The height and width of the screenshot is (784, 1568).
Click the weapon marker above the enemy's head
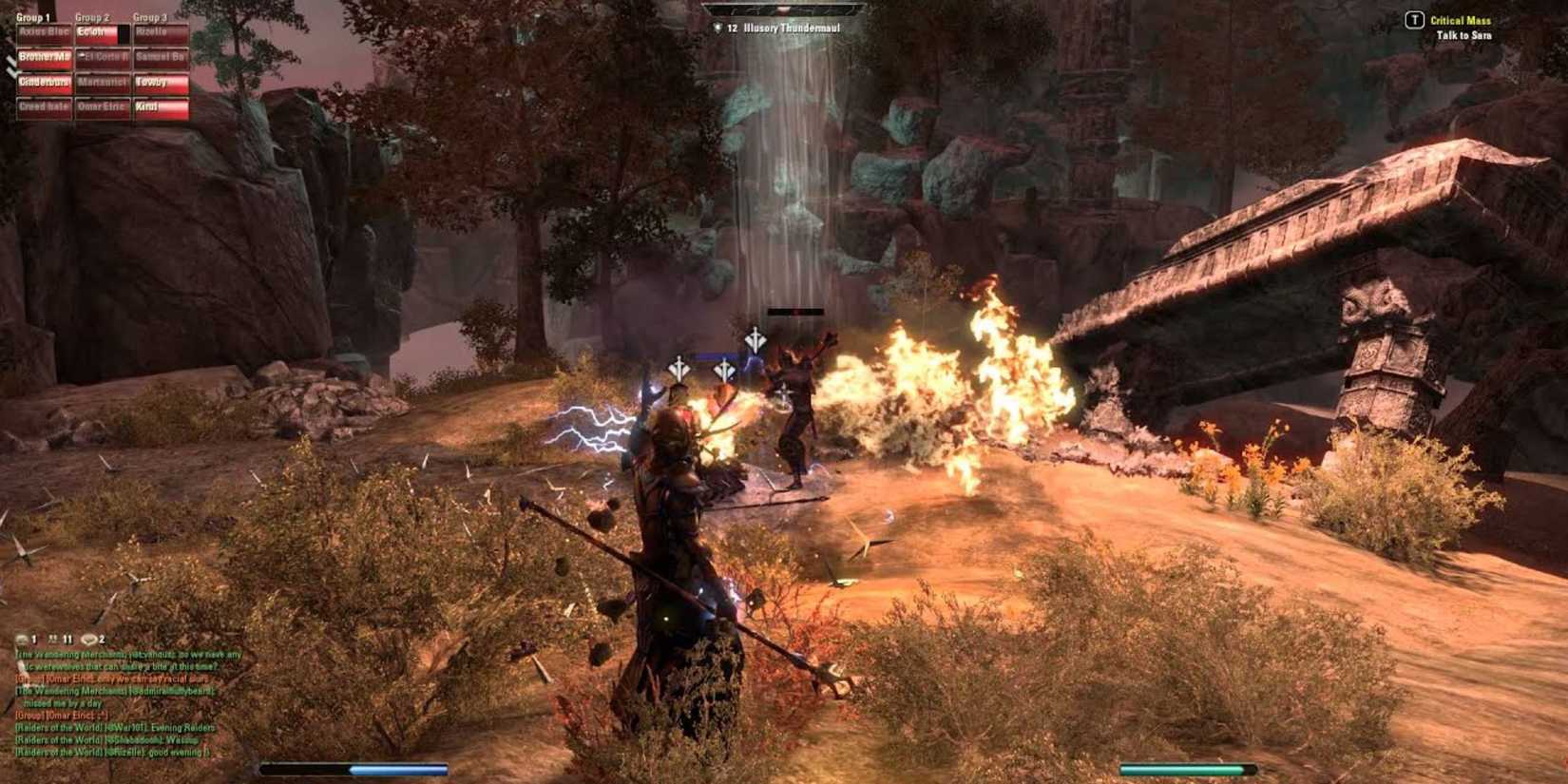(755, 340)
